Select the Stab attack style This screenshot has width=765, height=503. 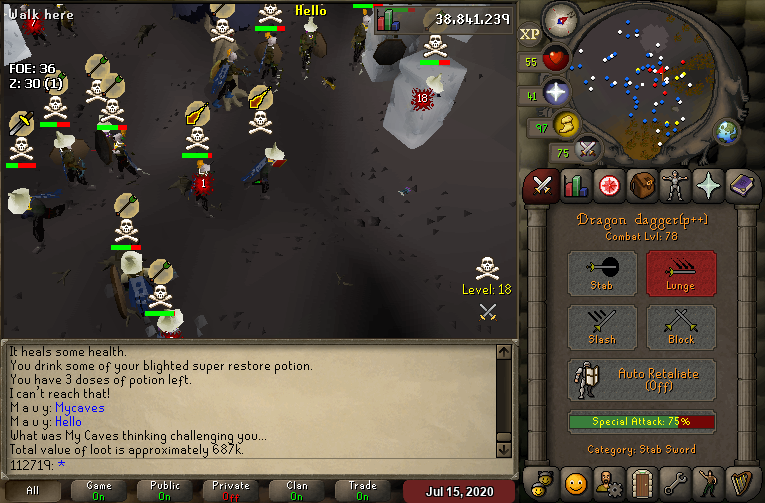(x=602, y=273)
